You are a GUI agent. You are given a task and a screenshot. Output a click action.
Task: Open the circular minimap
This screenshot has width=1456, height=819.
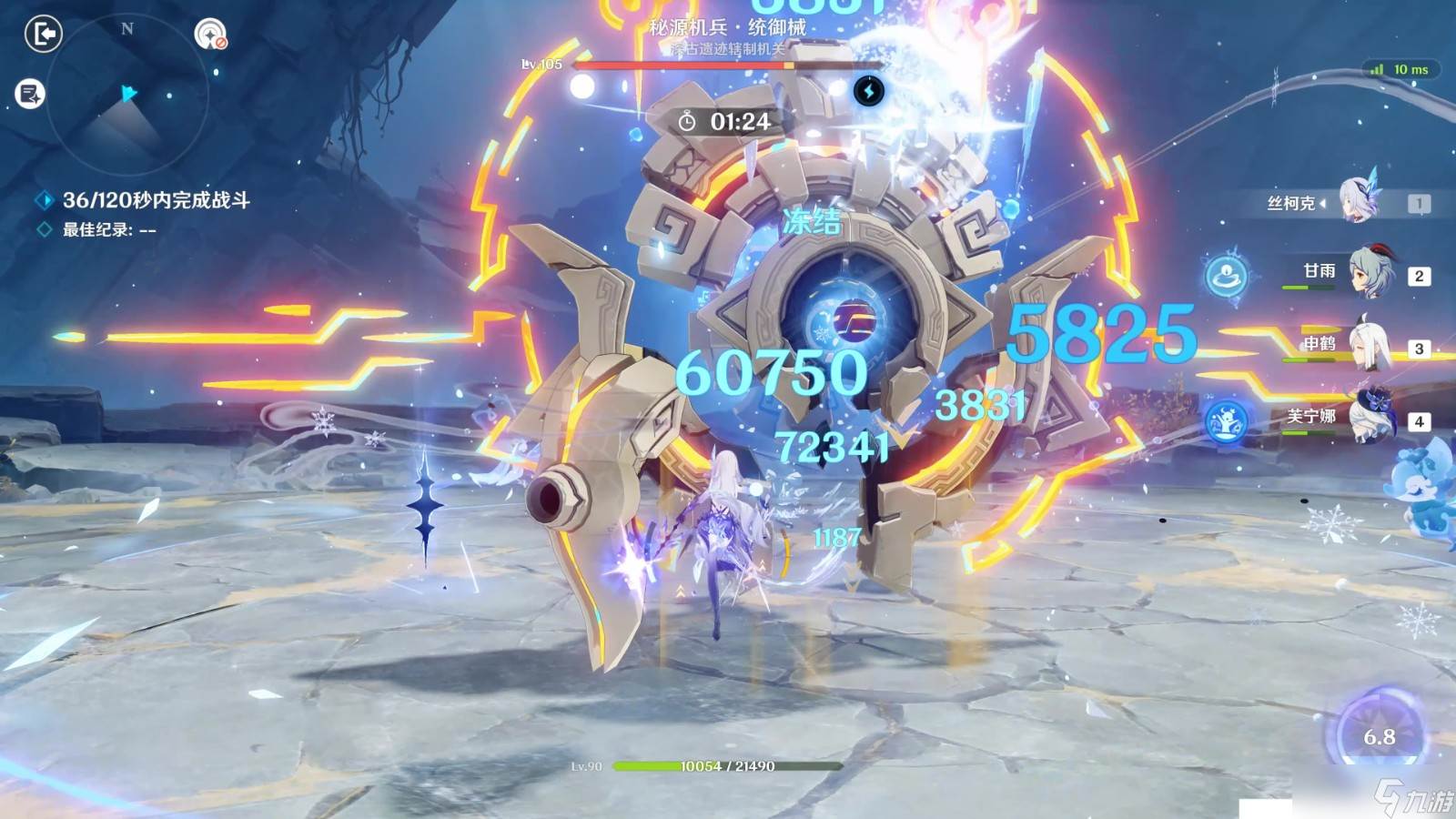(127, 95)
